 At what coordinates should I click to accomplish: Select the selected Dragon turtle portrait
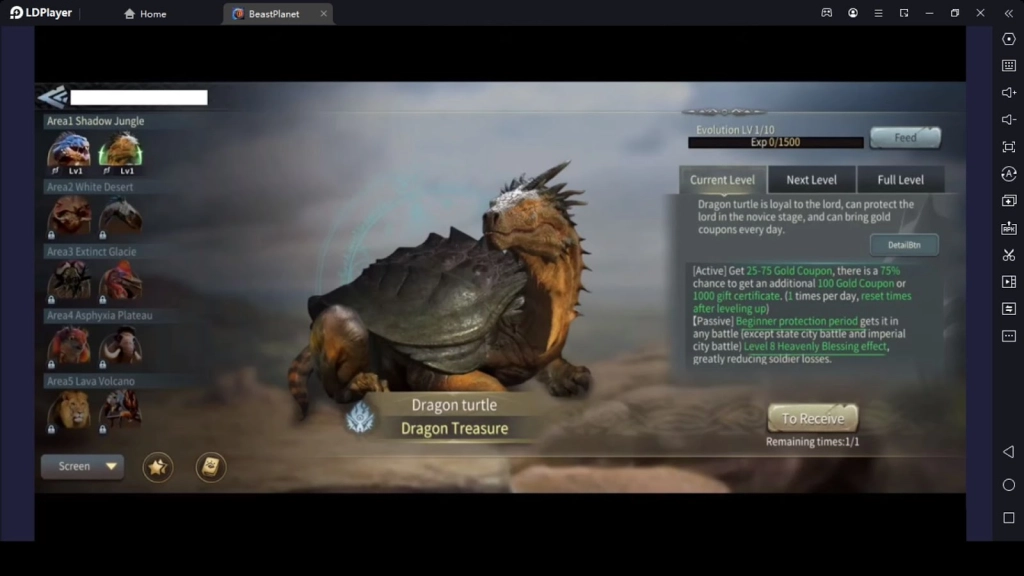[120, 152]
